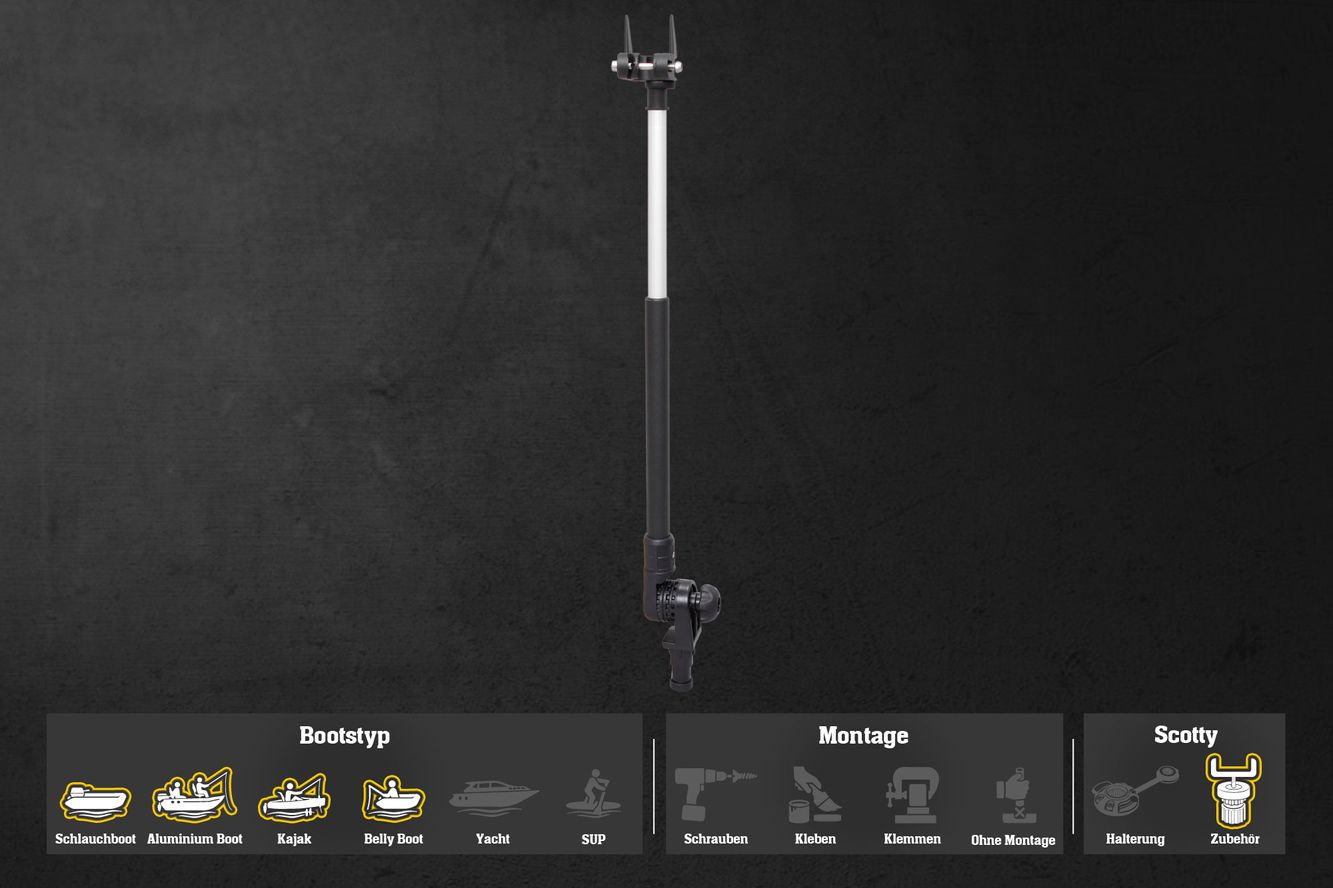
Task: Select the Belly Boot icon
Action: (393, 799)
